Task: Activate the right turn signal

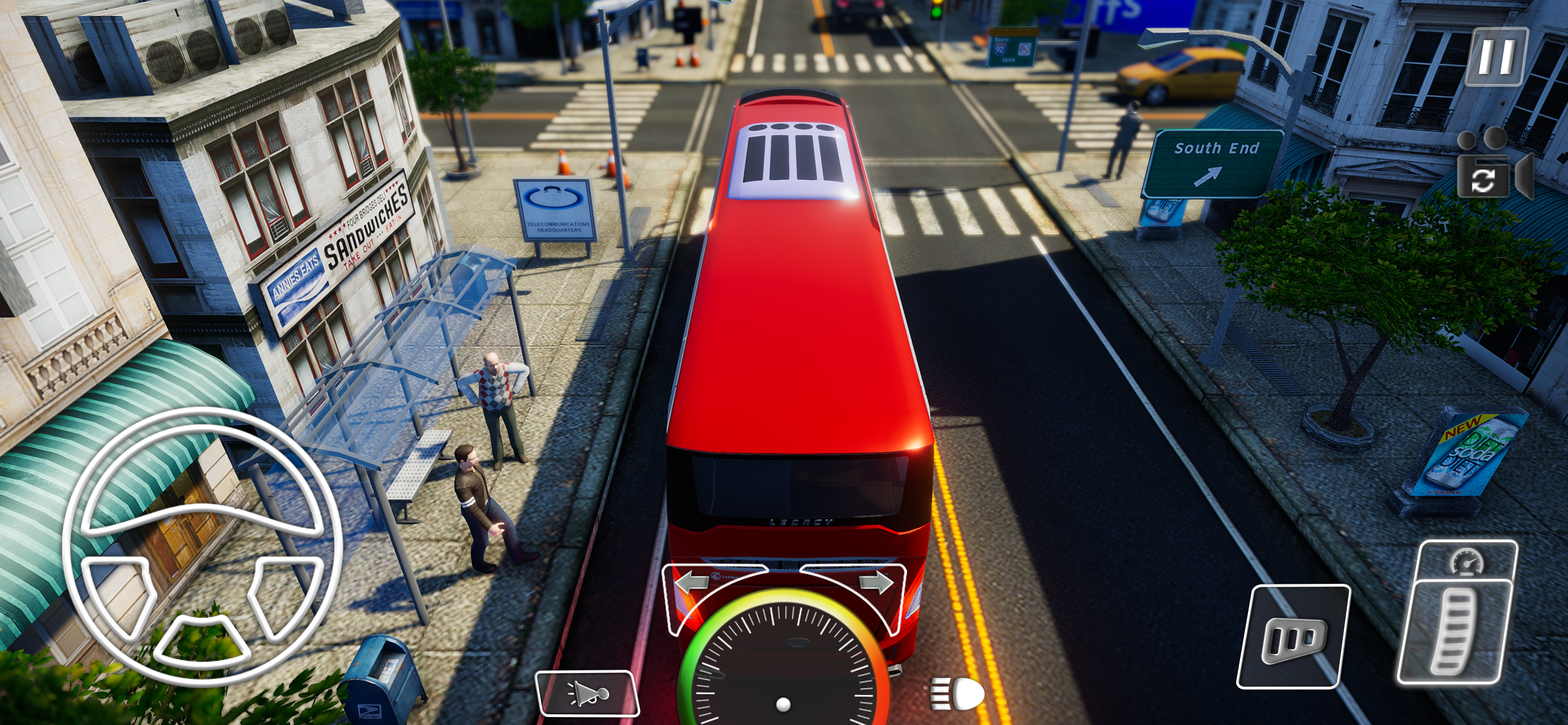Action: point(876,583)
